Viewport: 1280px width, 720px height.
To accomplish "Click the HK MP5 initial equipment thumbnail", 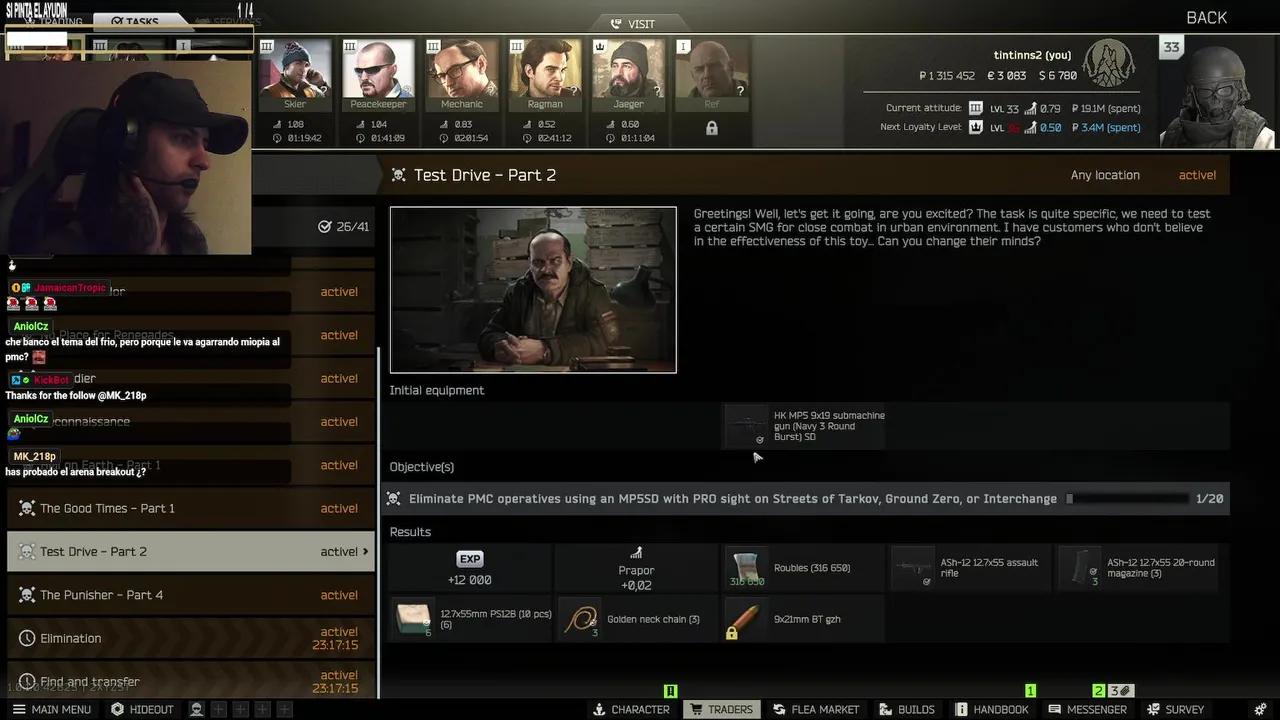I will pos(747,426).
